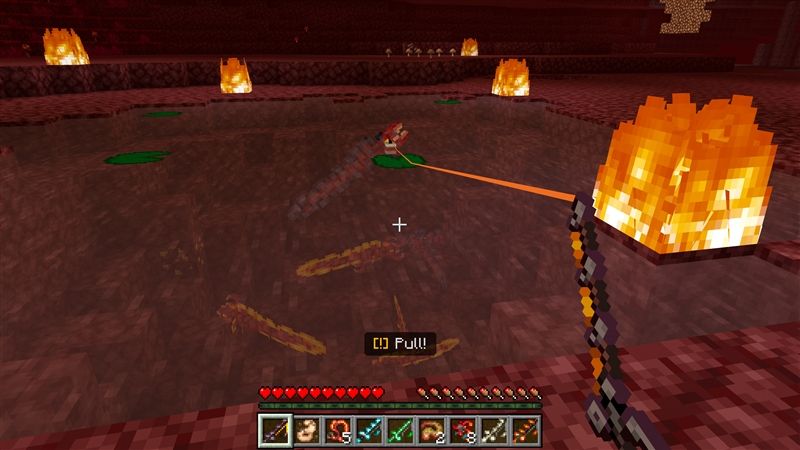The height and width of the screenshot is (450, 800).
Task: Choose the tan worm bait slot
Action: (304, 431)
